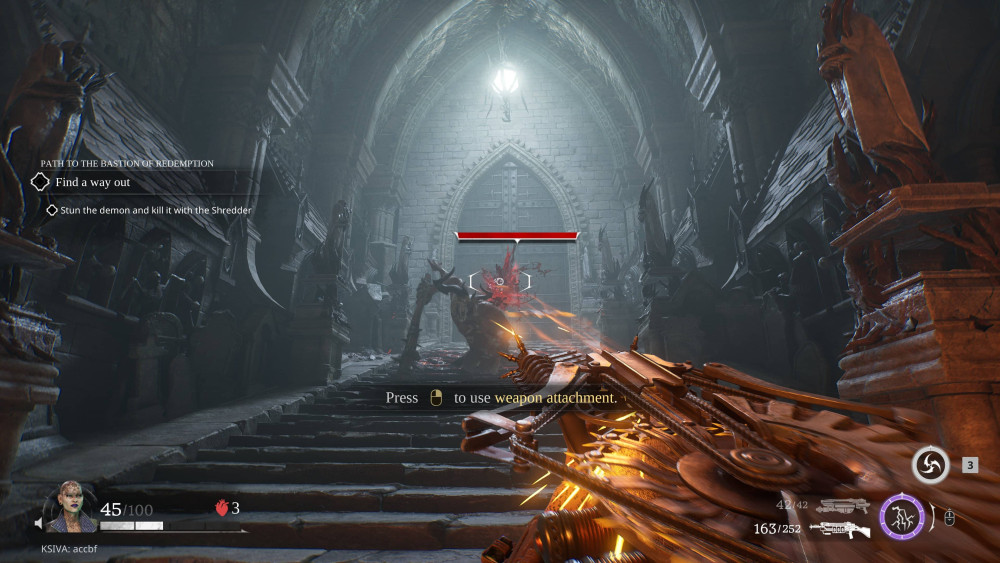Activate the purple lightning weapon attachment icon
Screen dimensions: 1000x563
[899, 517]
